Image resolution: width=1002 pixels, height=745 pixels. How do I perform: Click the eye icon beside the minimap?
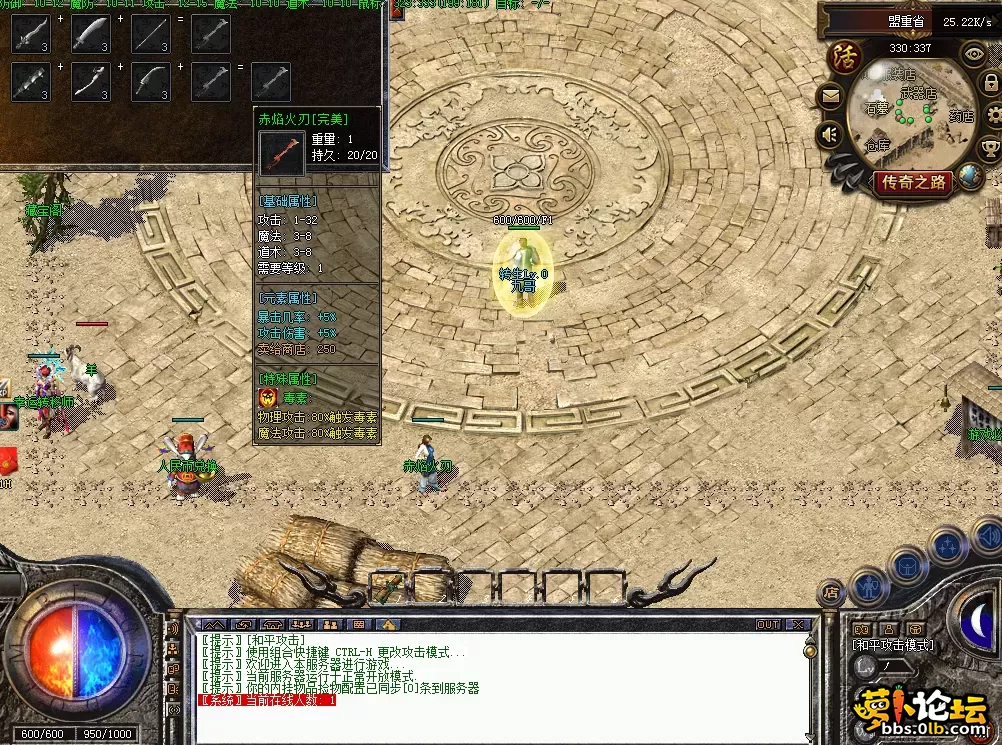click(973, 53)
